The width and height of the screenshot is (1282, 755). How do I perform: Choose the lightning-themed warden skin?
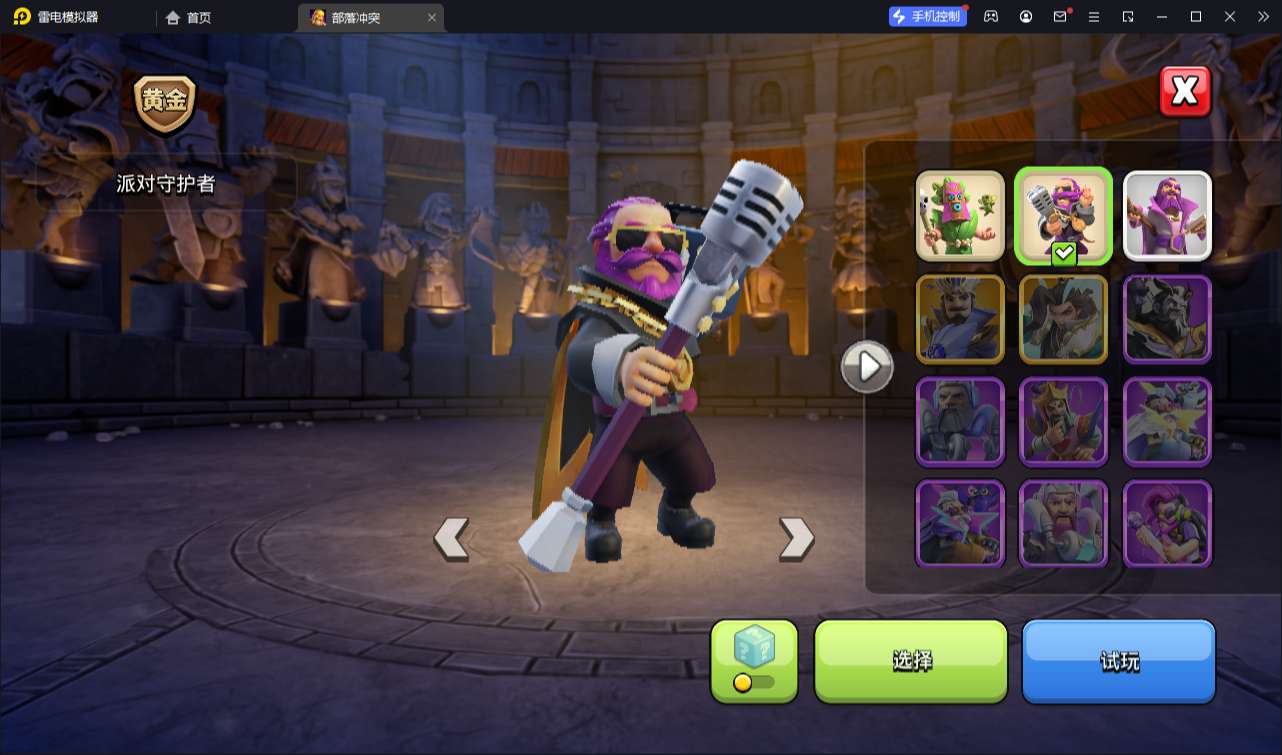click(x=1167, y=421)
